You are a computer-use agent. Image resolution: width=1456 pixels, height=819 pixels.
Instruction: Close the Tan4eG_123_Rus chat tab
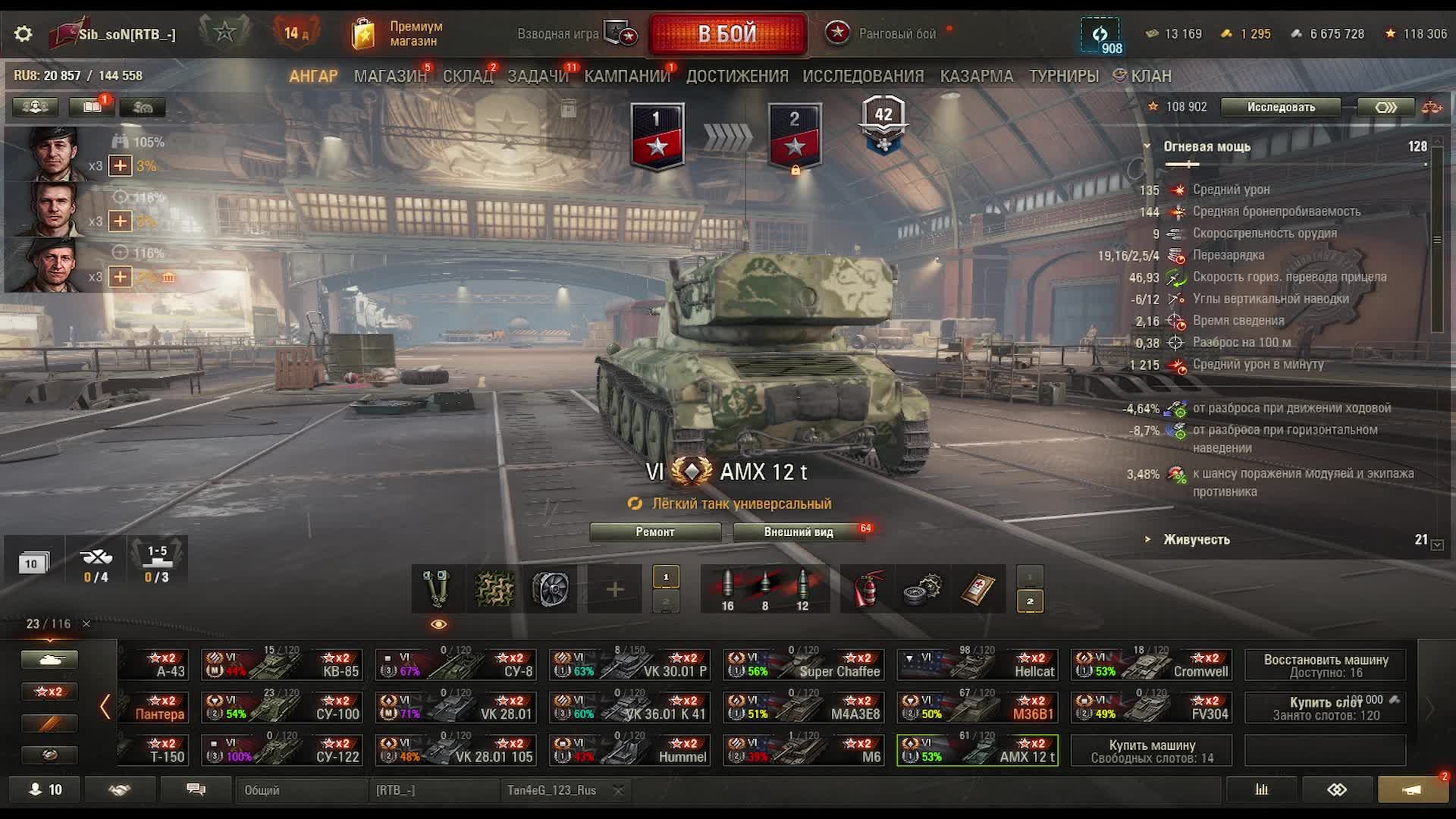618,790
